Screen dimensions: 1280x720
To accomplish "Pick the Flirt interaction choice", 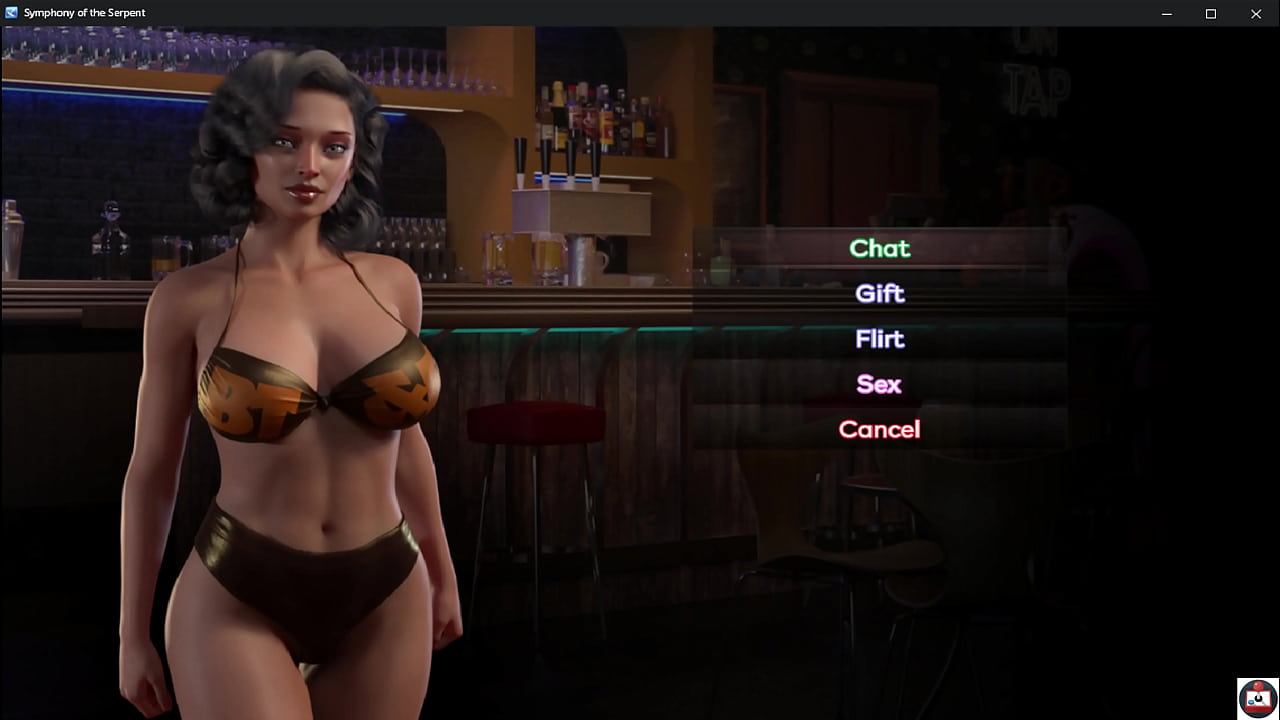I will click(879, 339).
